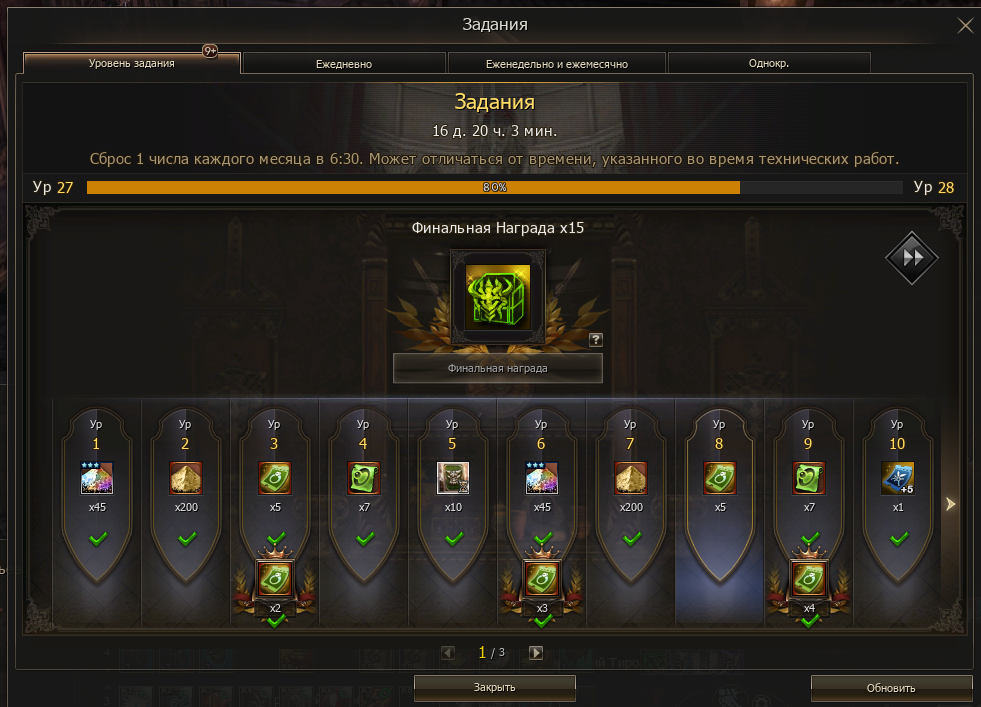
Task: Select the Уровень задания tab
Action: coord(131,63)
